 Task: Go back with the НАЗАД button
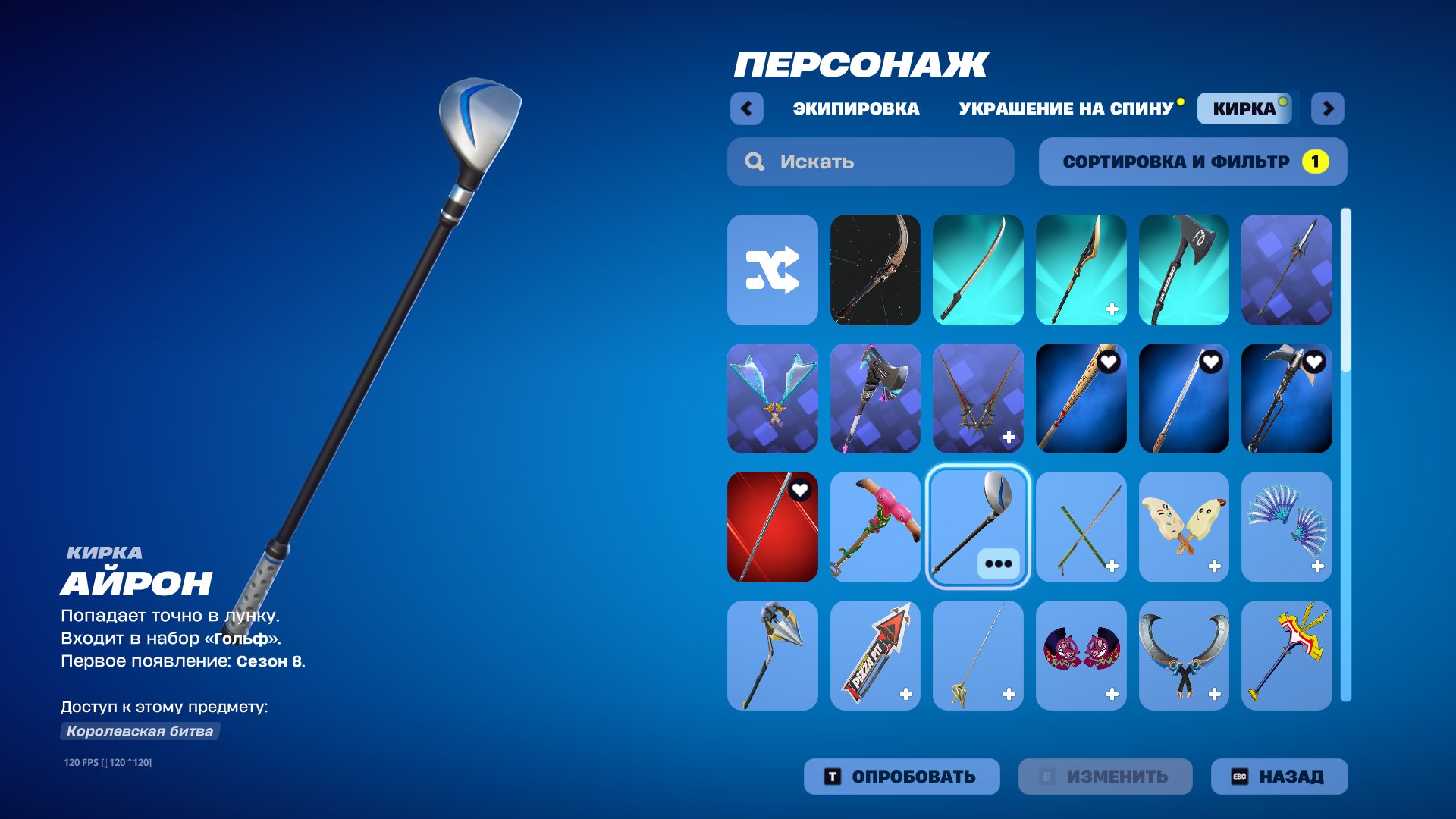point(1279,777)
